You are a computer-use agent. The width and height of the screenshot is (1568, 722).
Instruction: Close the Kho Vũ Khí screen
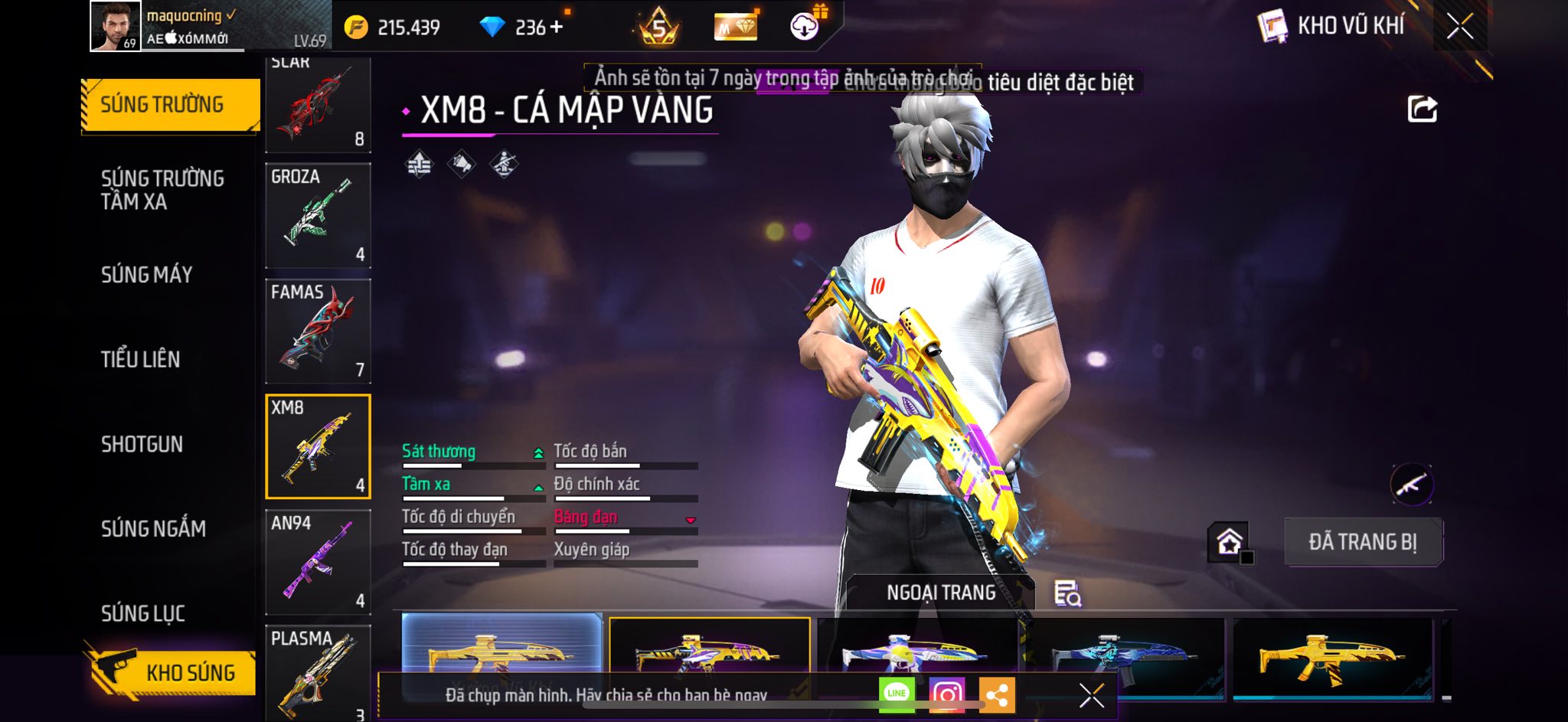click(1459, 27)
